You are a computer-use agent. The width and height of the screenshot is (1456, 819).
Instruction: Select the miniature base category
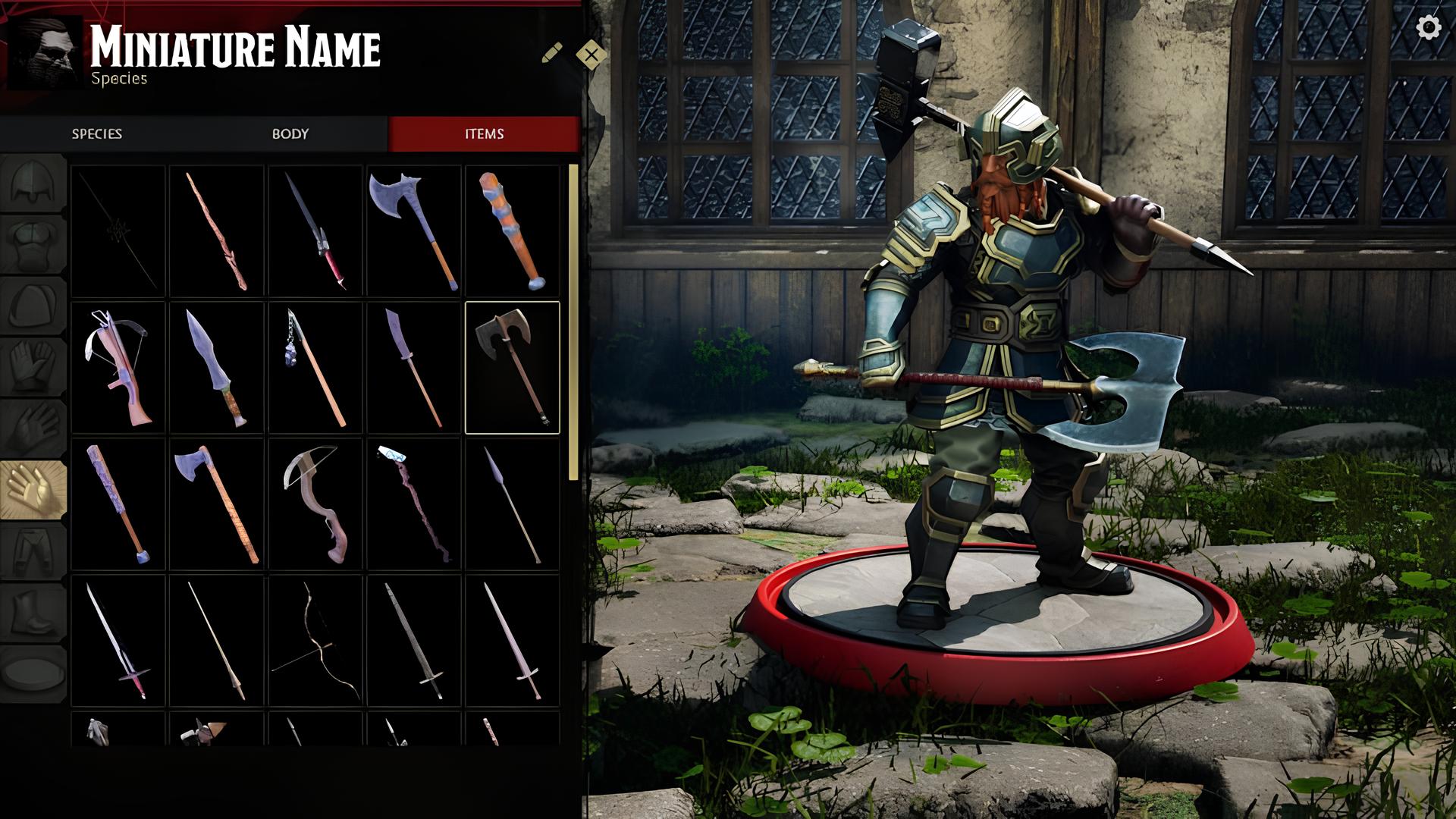point(33,672)
